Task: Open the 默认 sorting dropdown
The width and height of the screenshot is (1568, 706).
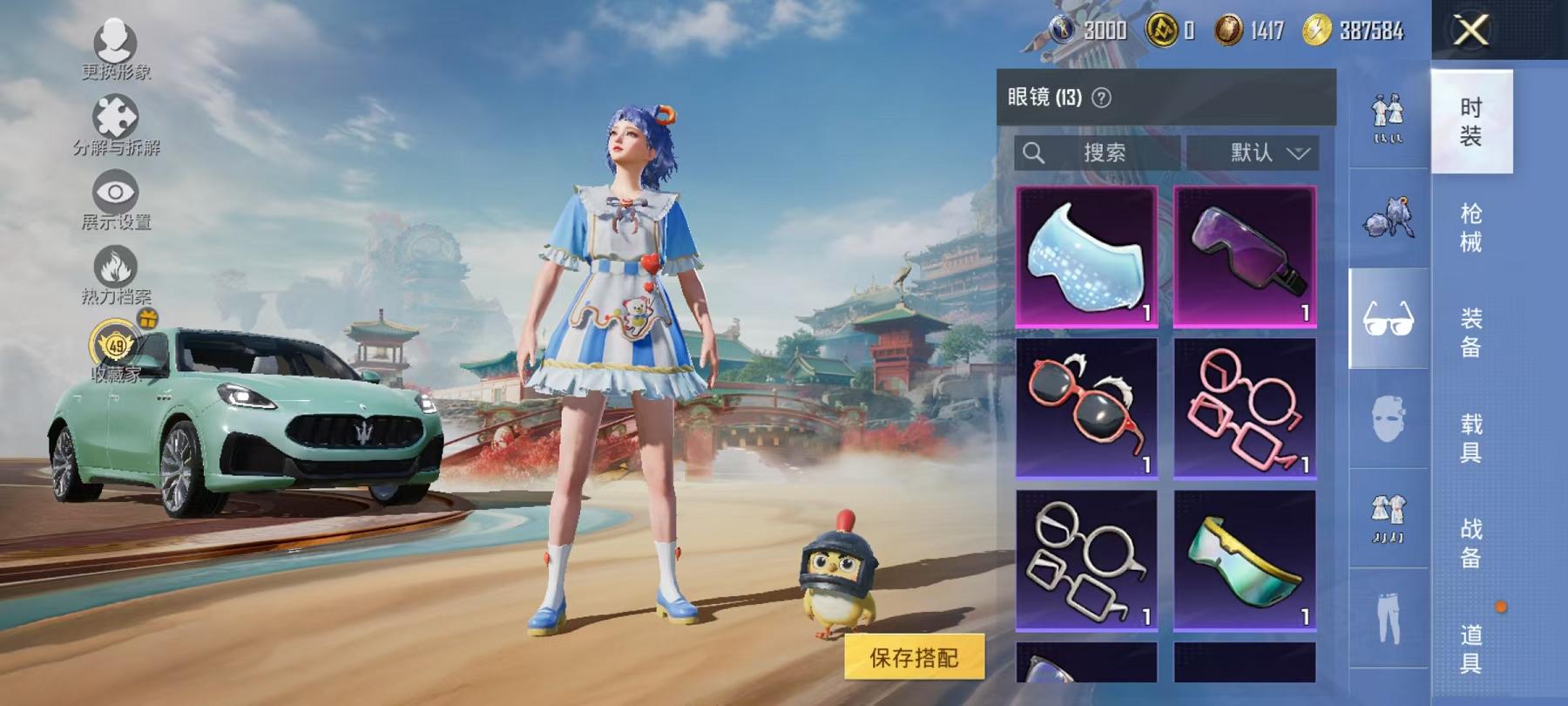Action: 1253,153
